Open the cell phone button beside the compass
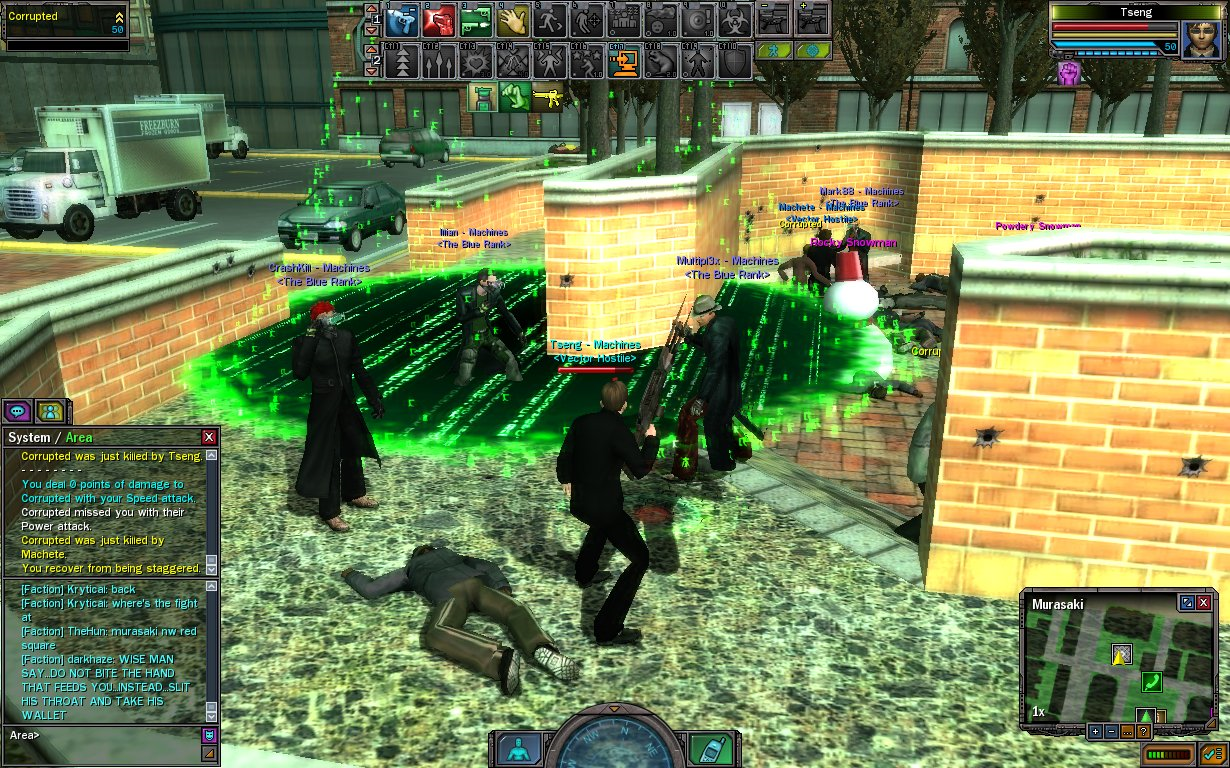Viewport: 1230px width, 768px height. (712, 749)
